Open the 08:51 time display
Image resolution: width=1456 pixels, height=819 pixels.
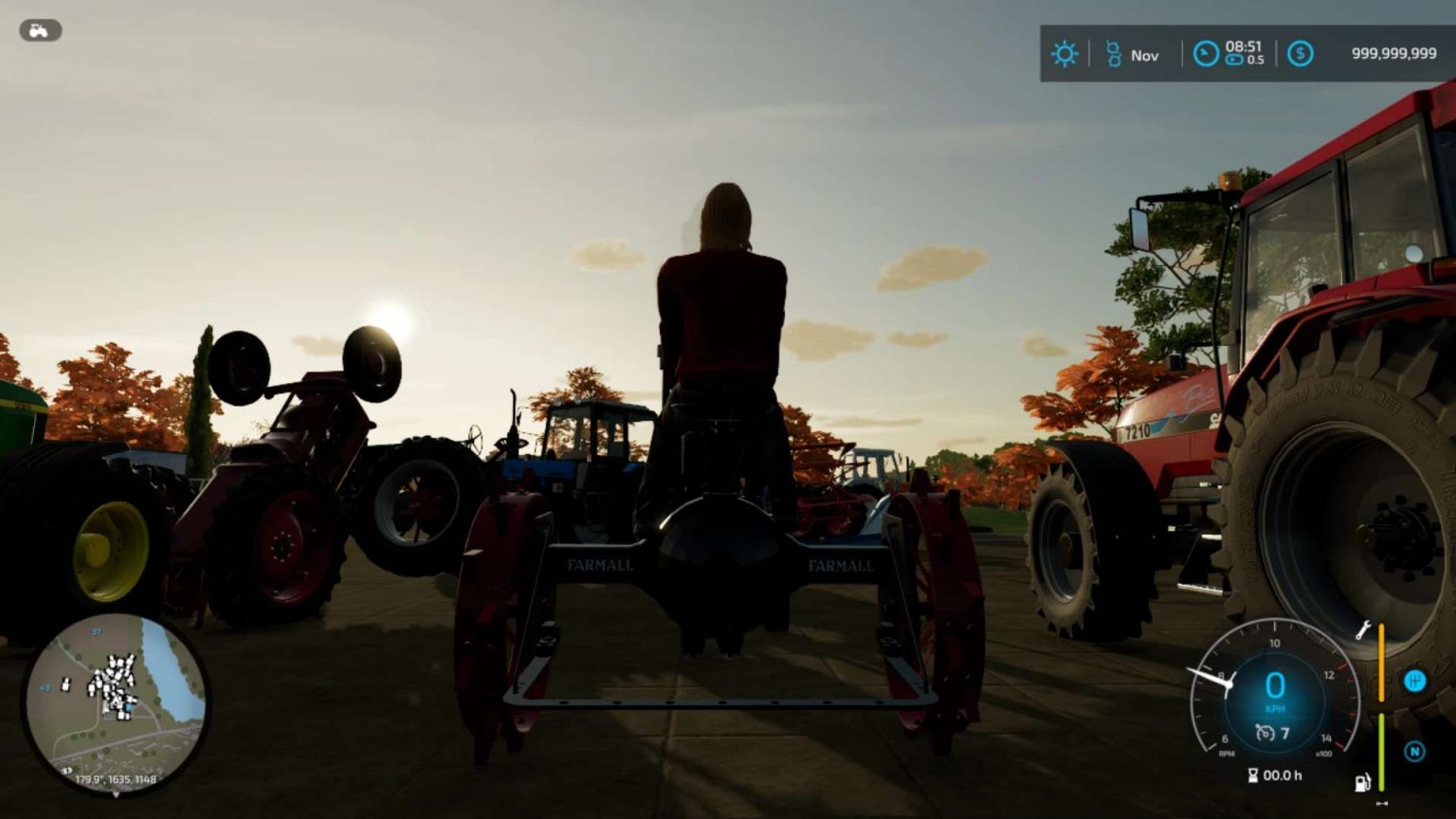pyautogui.click(x=1244, y=45)
